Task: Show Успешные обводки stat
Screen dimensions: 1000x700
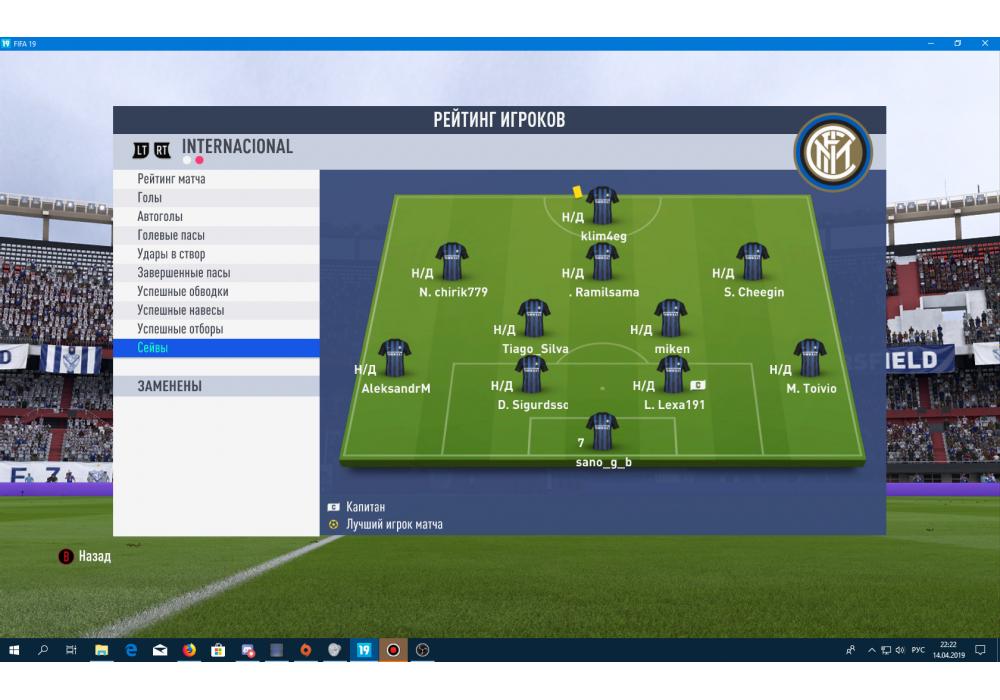Action: (x=216, y=292)
